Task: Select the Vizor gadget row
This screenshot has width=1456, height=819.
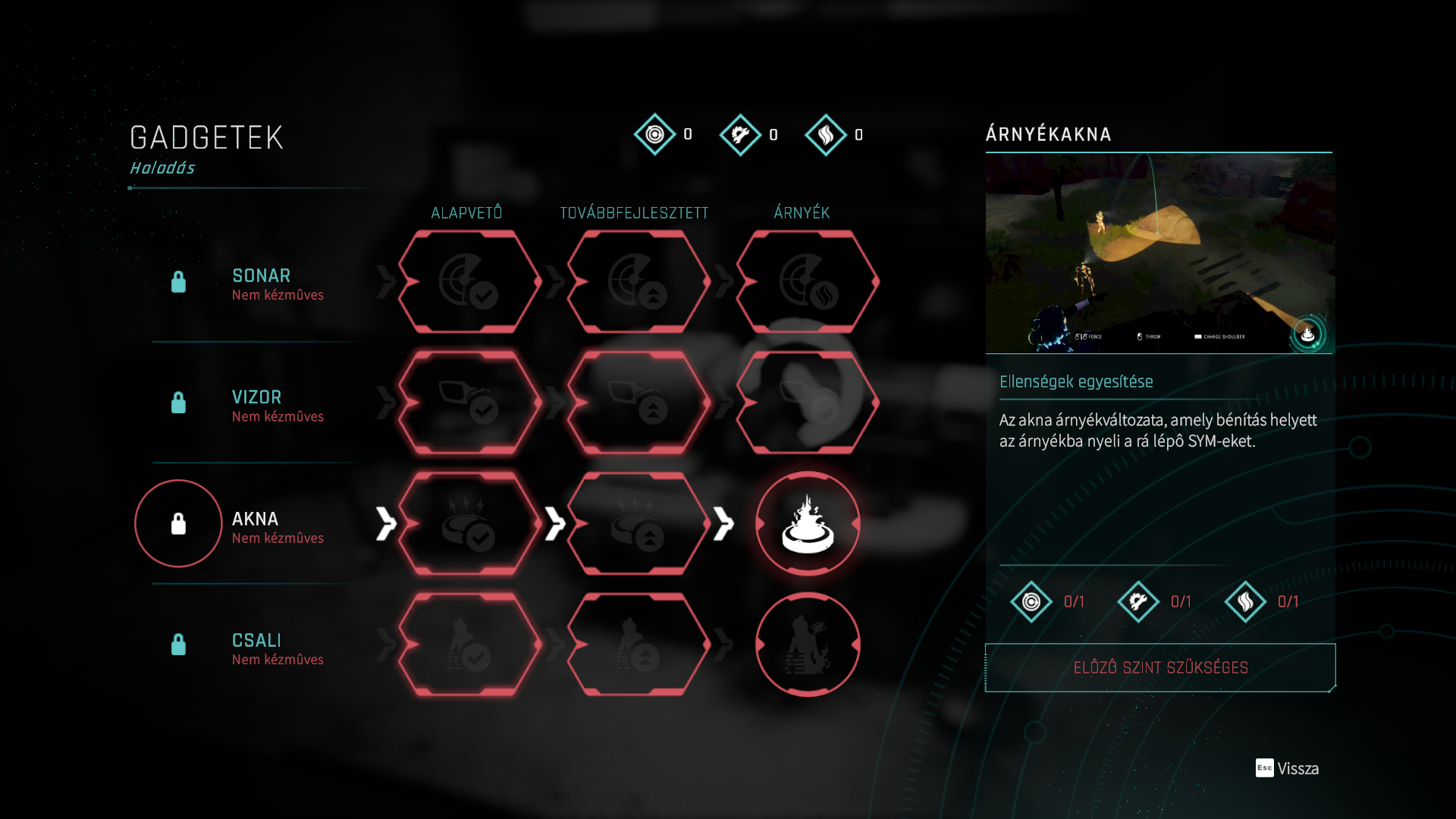Action: pyautogui.click(x=256, y=404)
